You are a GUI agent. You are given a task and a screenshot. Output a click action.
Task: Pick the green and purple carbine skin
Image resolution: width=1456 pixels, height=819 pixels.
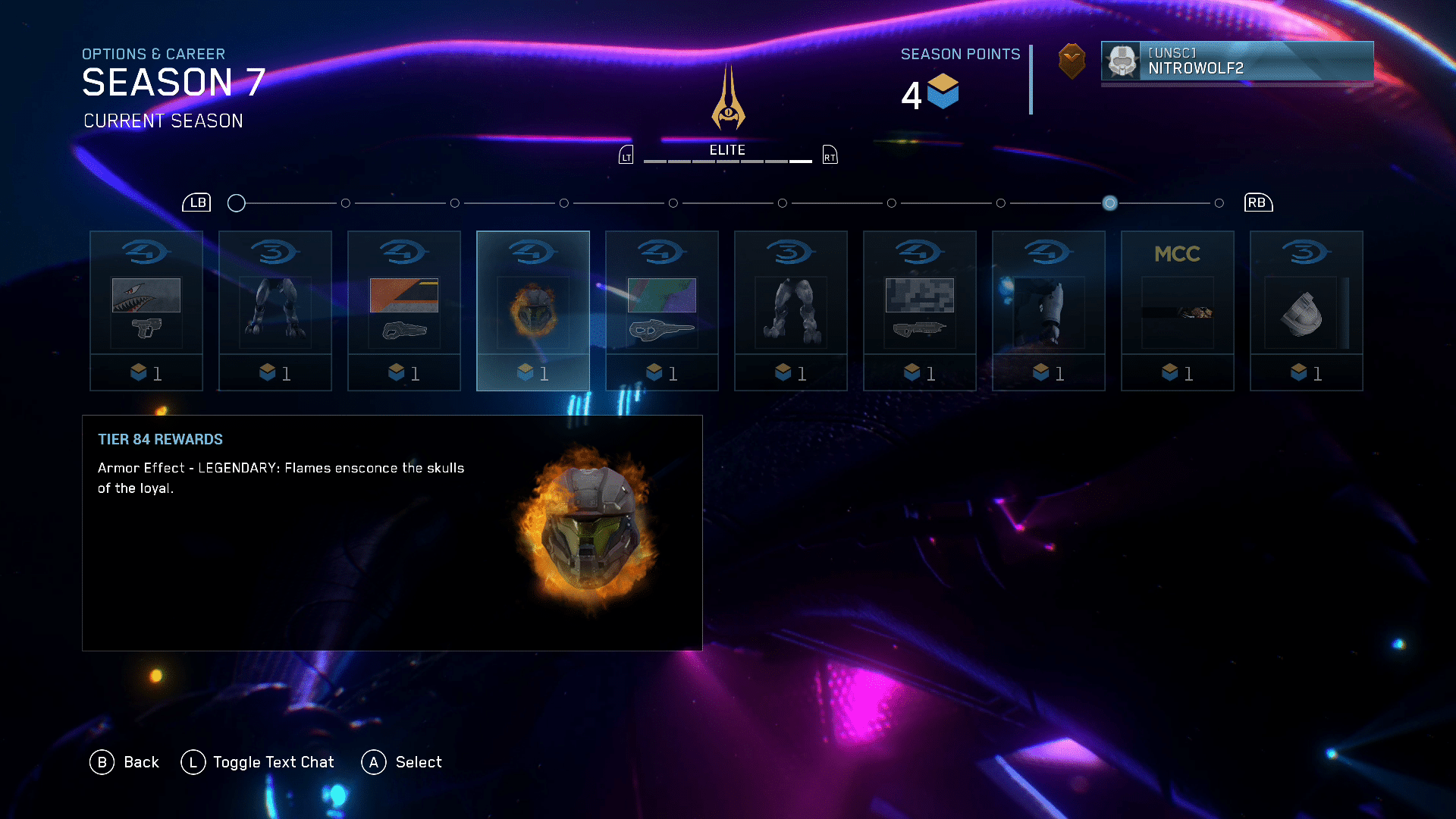point(662,310)
